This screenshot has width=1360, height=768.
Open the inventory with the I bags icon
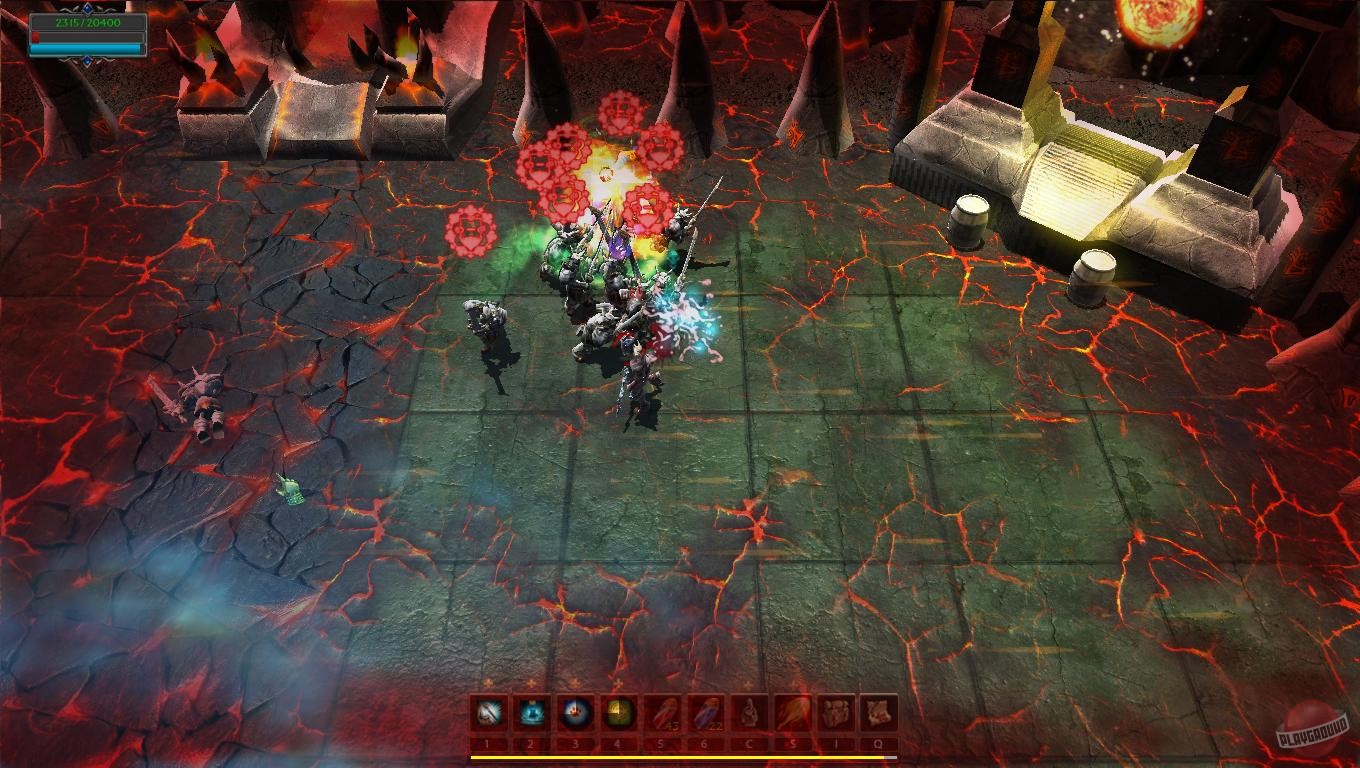(x=835, y=711)
